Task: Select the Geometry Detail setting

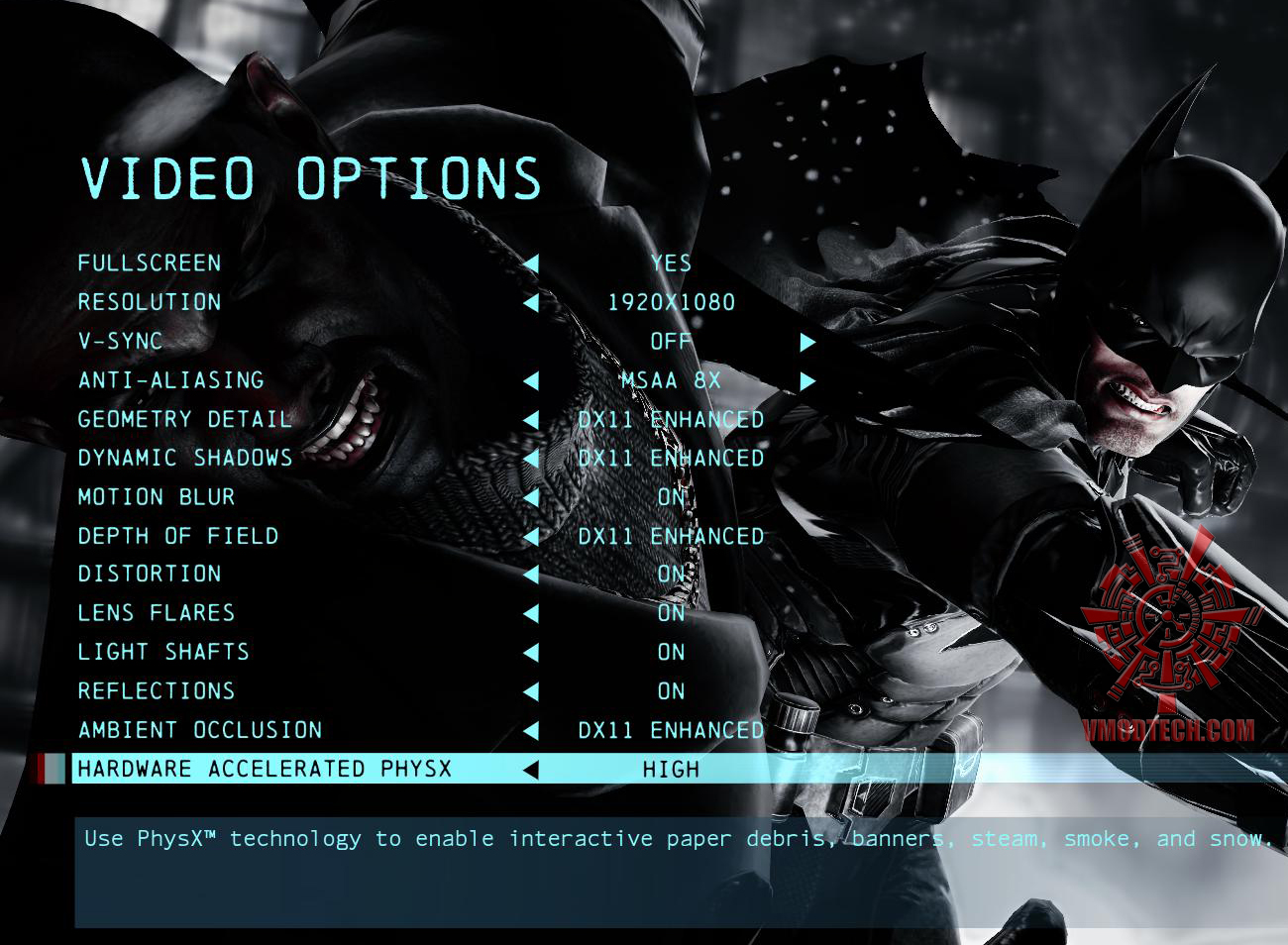Action: 184,419
